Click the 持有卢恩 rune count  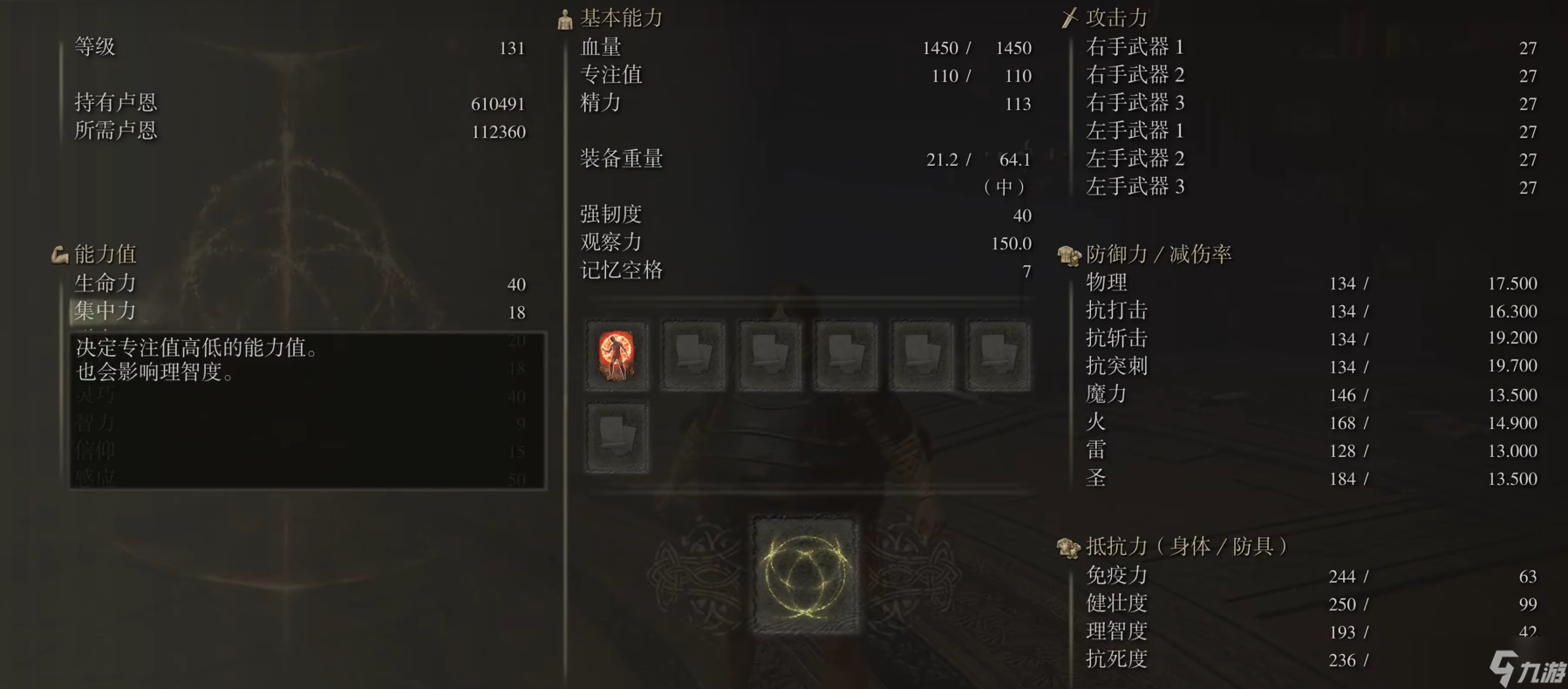[262, 102]
